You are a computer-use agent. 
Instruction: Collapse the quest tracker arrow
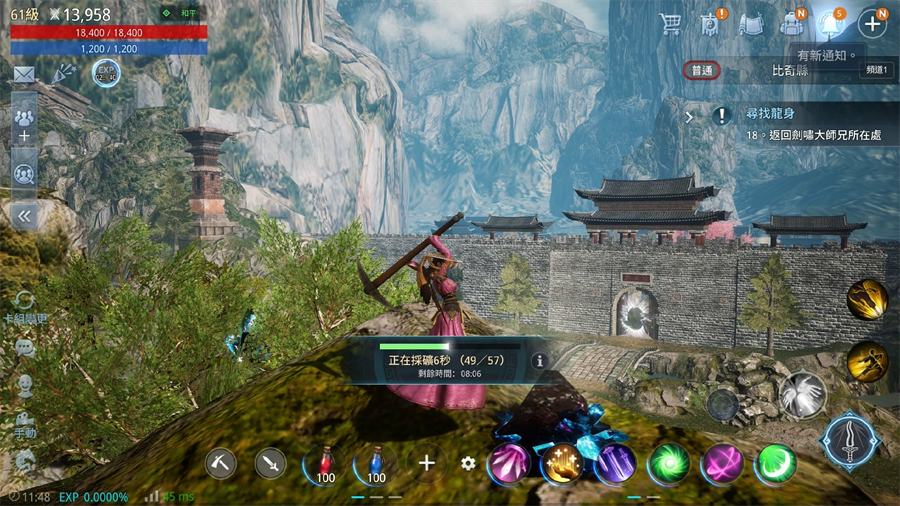tap(689, 116)
